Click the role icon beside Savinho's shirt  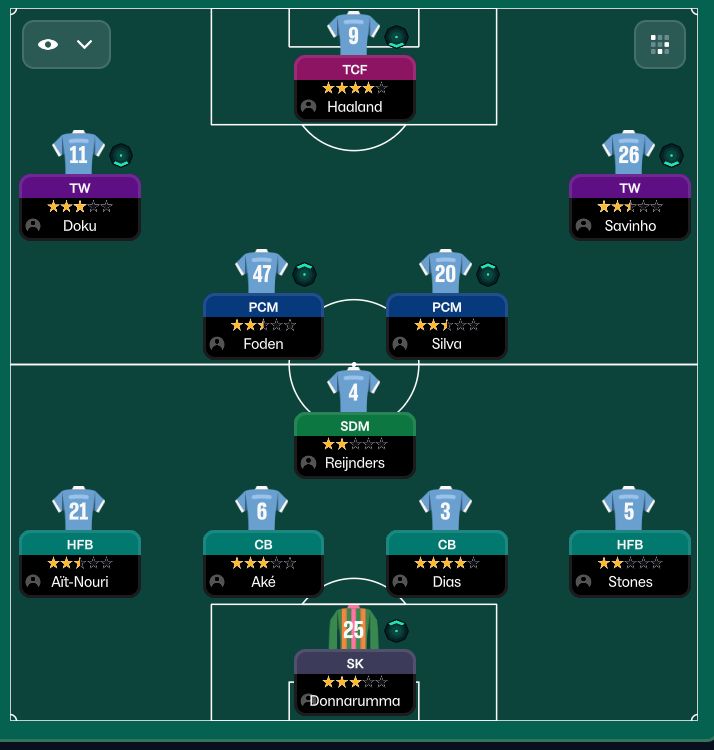tap(671, 156)
